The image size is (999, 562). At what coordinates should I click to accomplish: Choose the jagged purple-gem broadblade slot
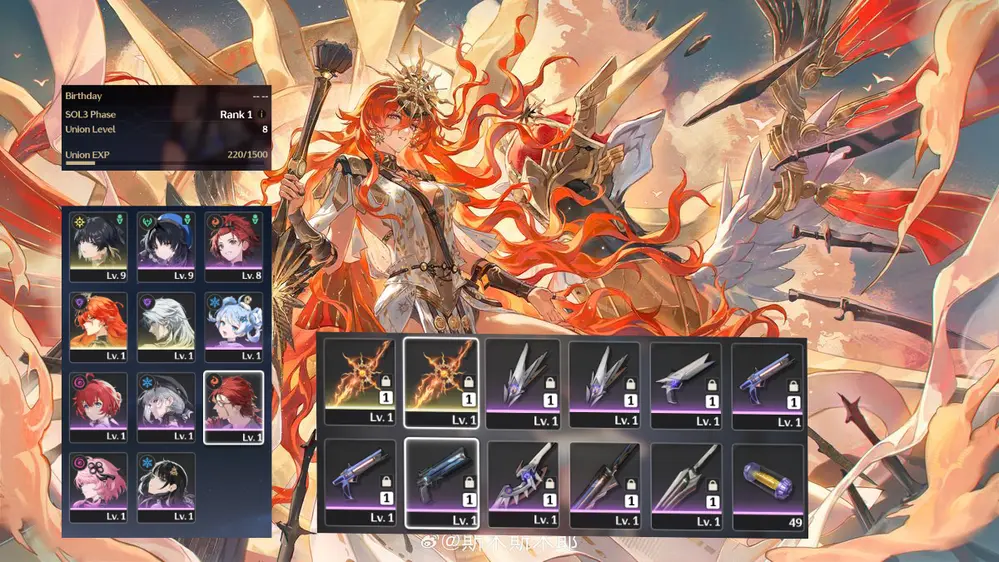coord(523,483)
